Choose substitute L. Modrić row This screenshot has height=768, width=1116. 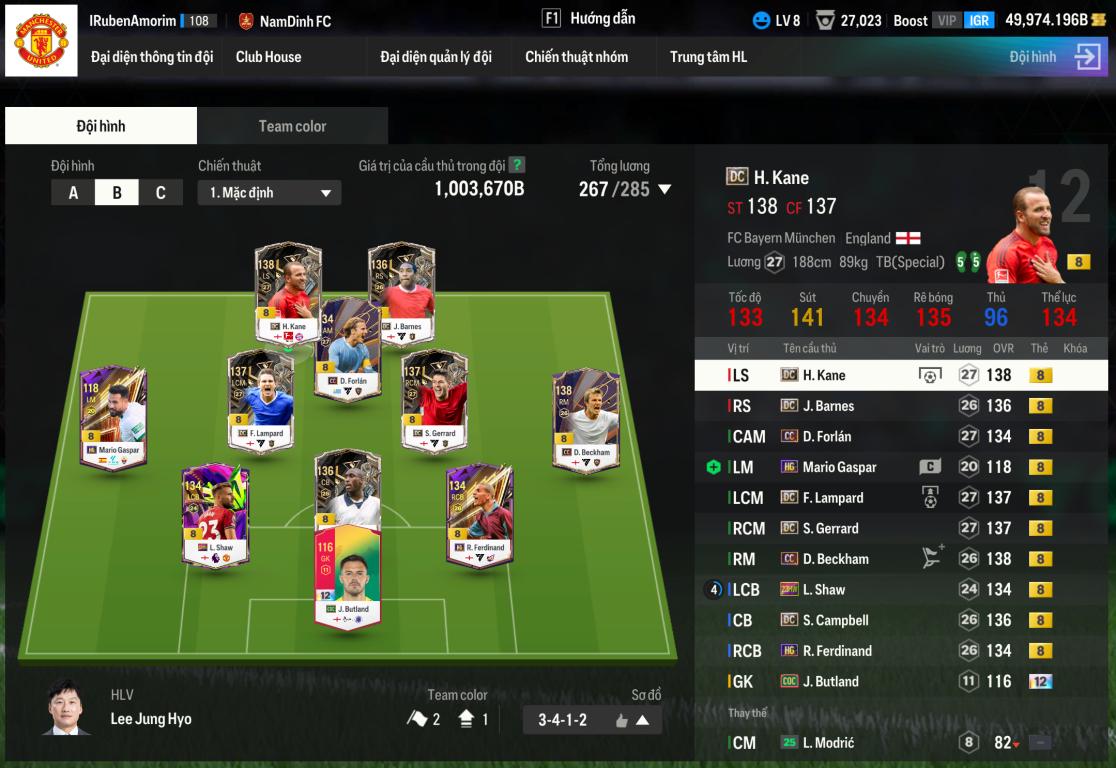(x=900, y=743)
